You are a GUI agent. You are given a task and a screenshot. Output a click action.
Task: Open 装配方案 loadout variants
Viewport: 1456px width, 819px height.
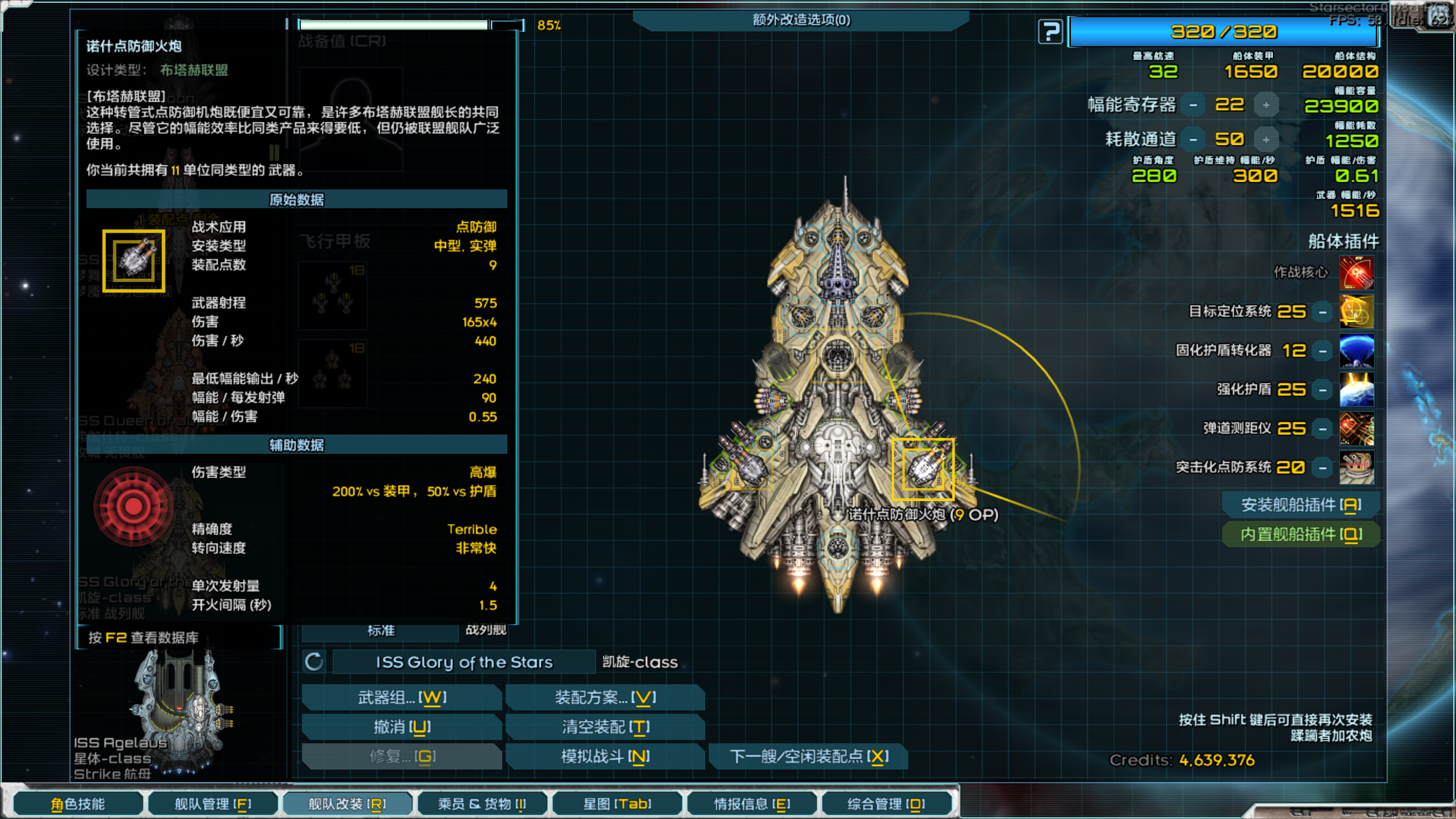(x=605, y=697)
